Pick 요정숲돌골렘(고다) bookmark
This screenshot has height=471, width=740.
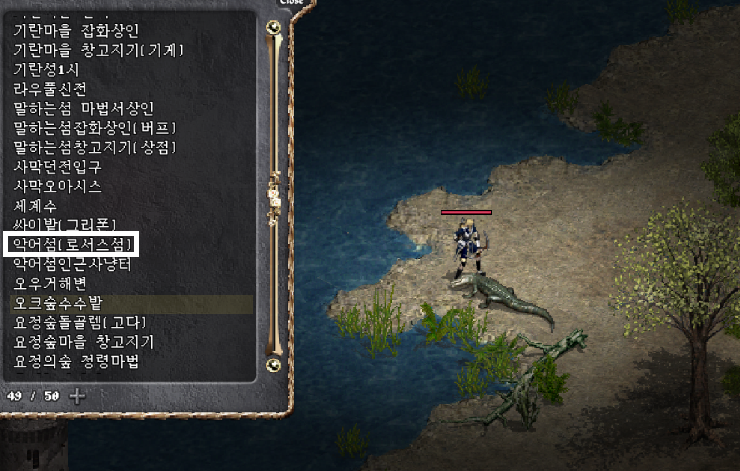tap(80, 322)
